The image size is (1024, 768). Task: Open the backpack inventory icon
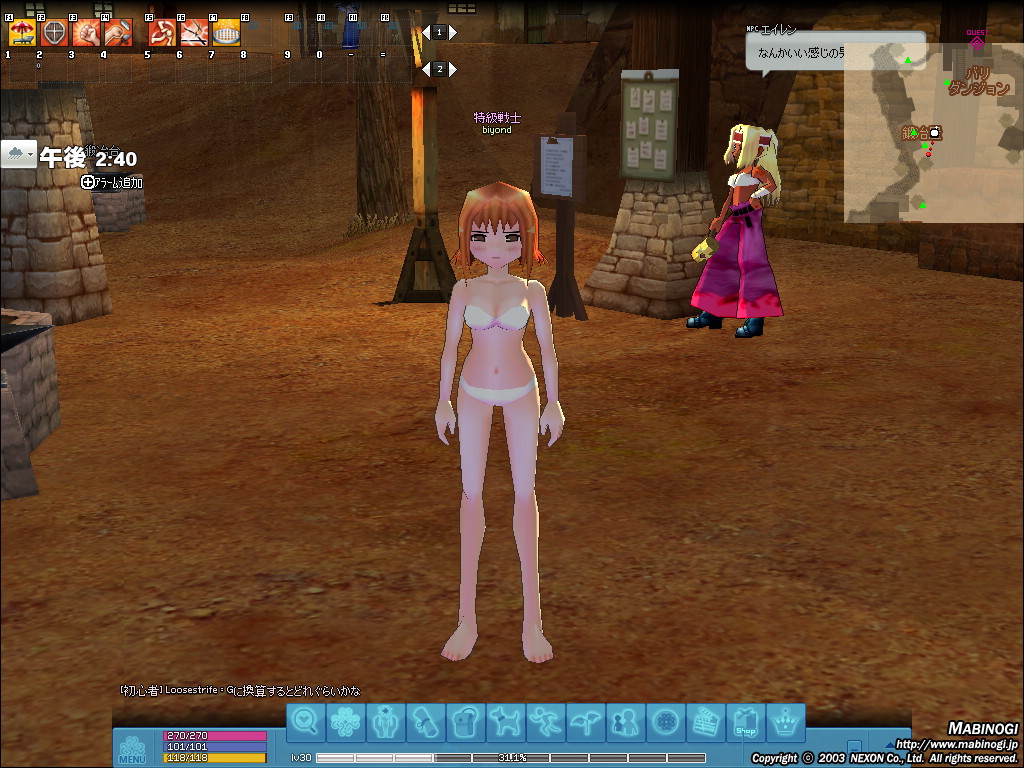465,721
